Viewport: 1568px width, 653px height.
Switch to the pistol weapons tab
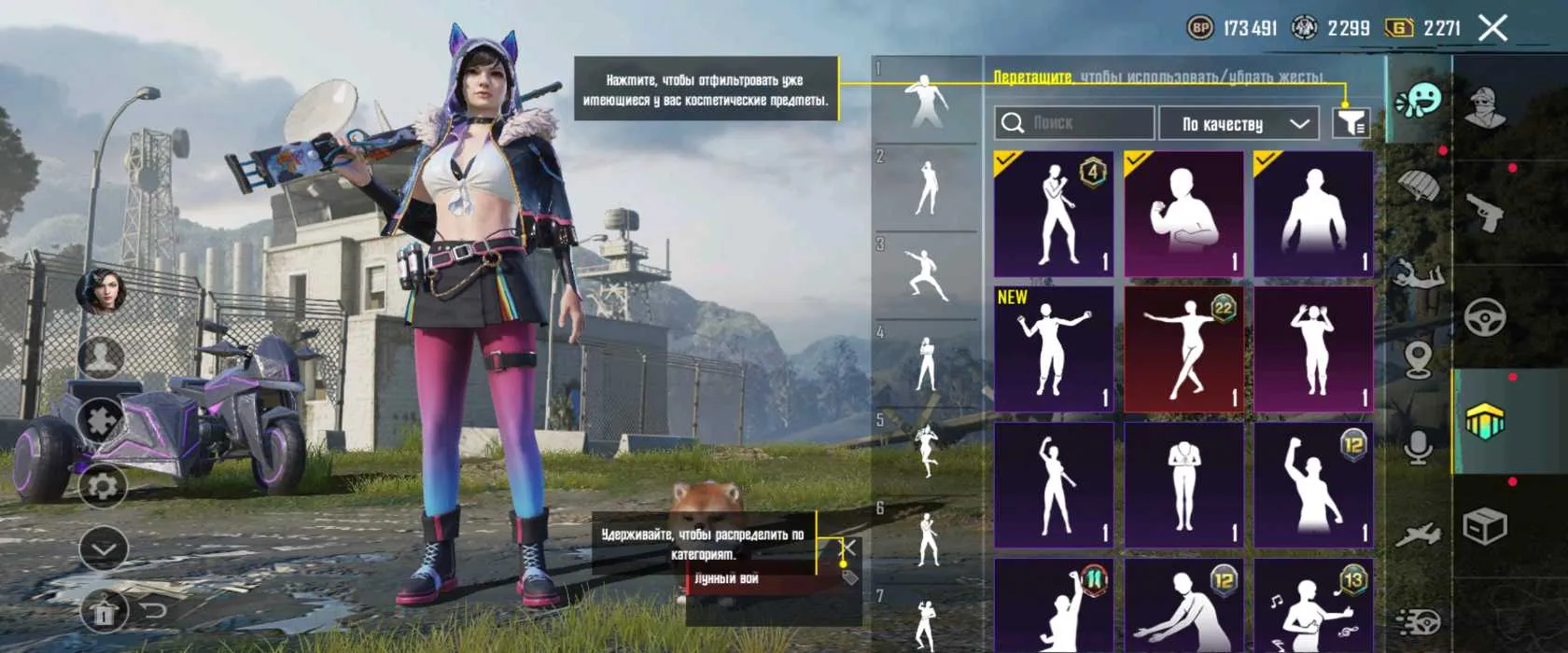(1486, 213)
